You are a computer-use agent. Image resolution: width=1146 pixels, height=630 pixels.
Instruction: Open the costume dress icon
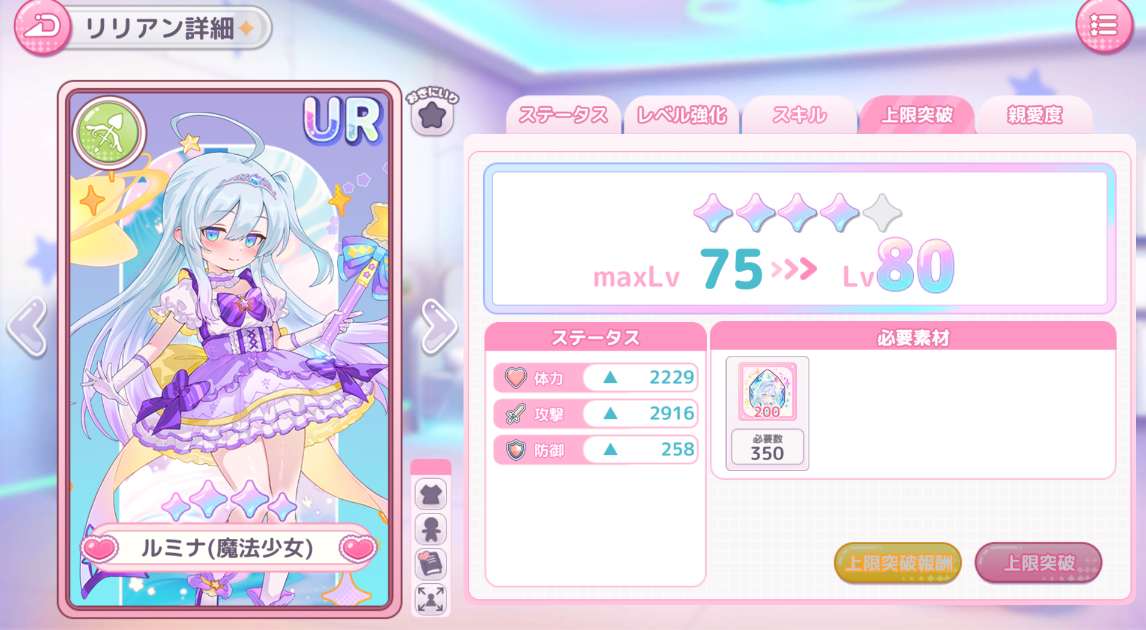[431, 494]
